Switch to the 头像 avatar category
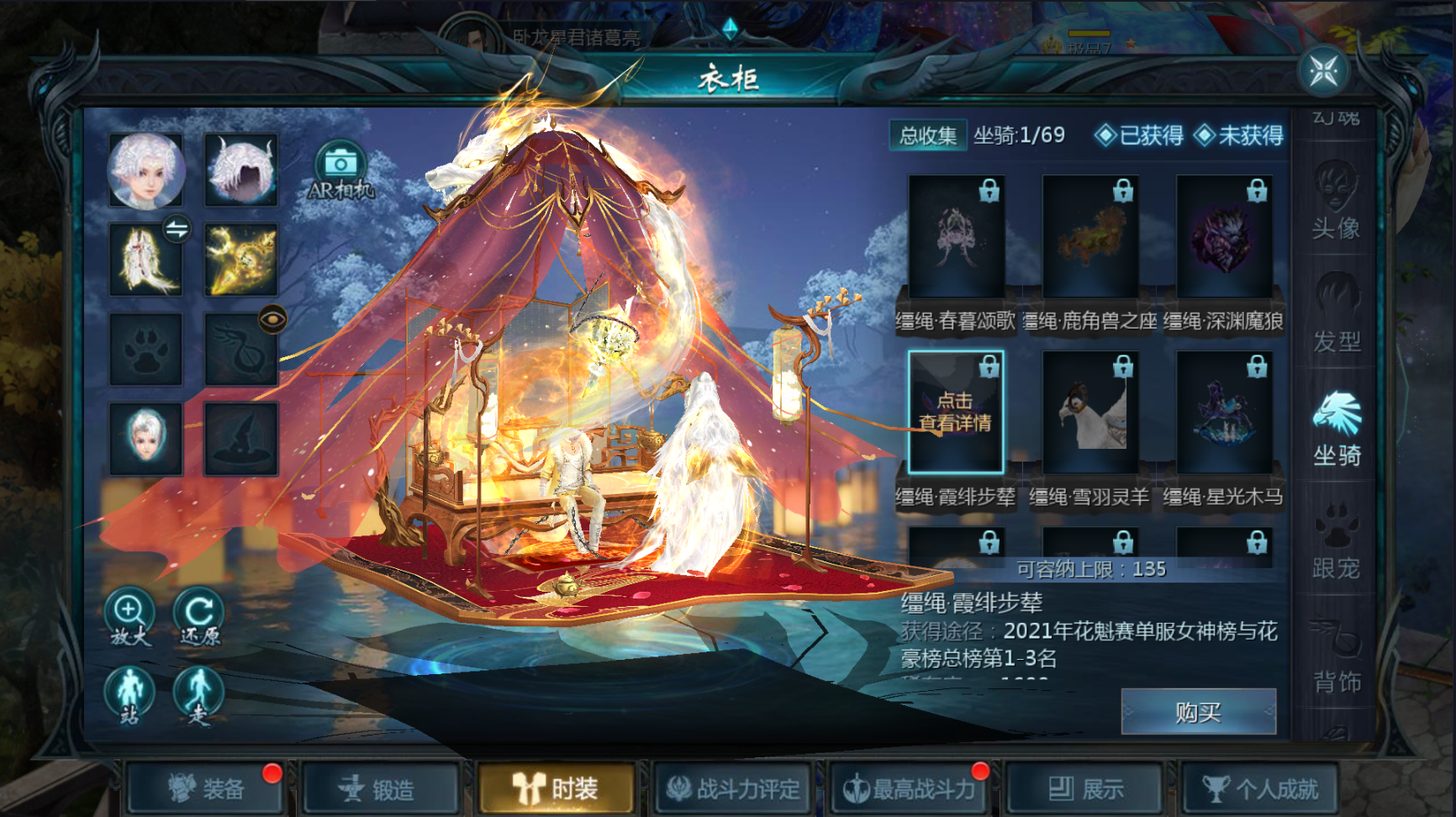 [1336, 202]
